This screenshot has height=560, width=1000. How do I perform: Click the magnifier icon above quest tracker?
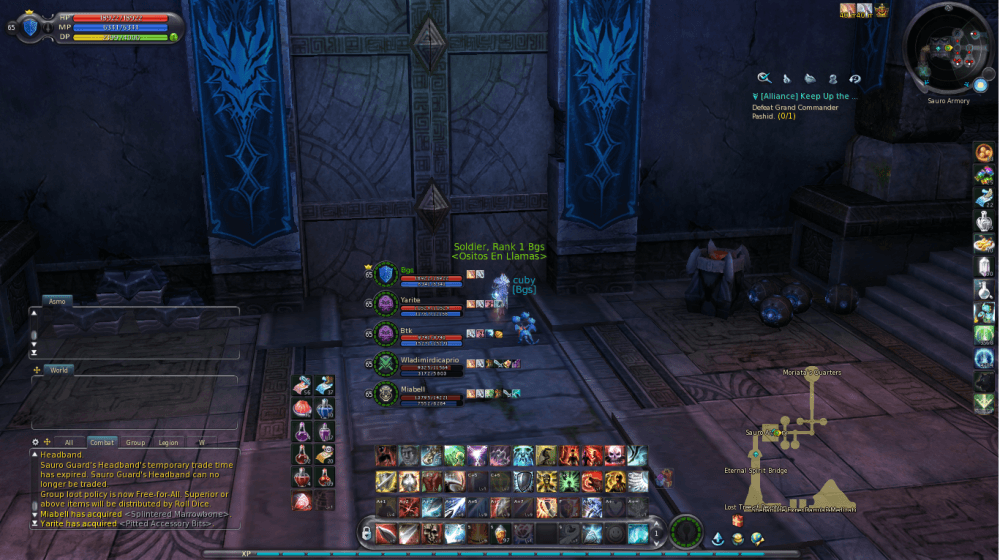pyautogui.click(x=764, y=78)
